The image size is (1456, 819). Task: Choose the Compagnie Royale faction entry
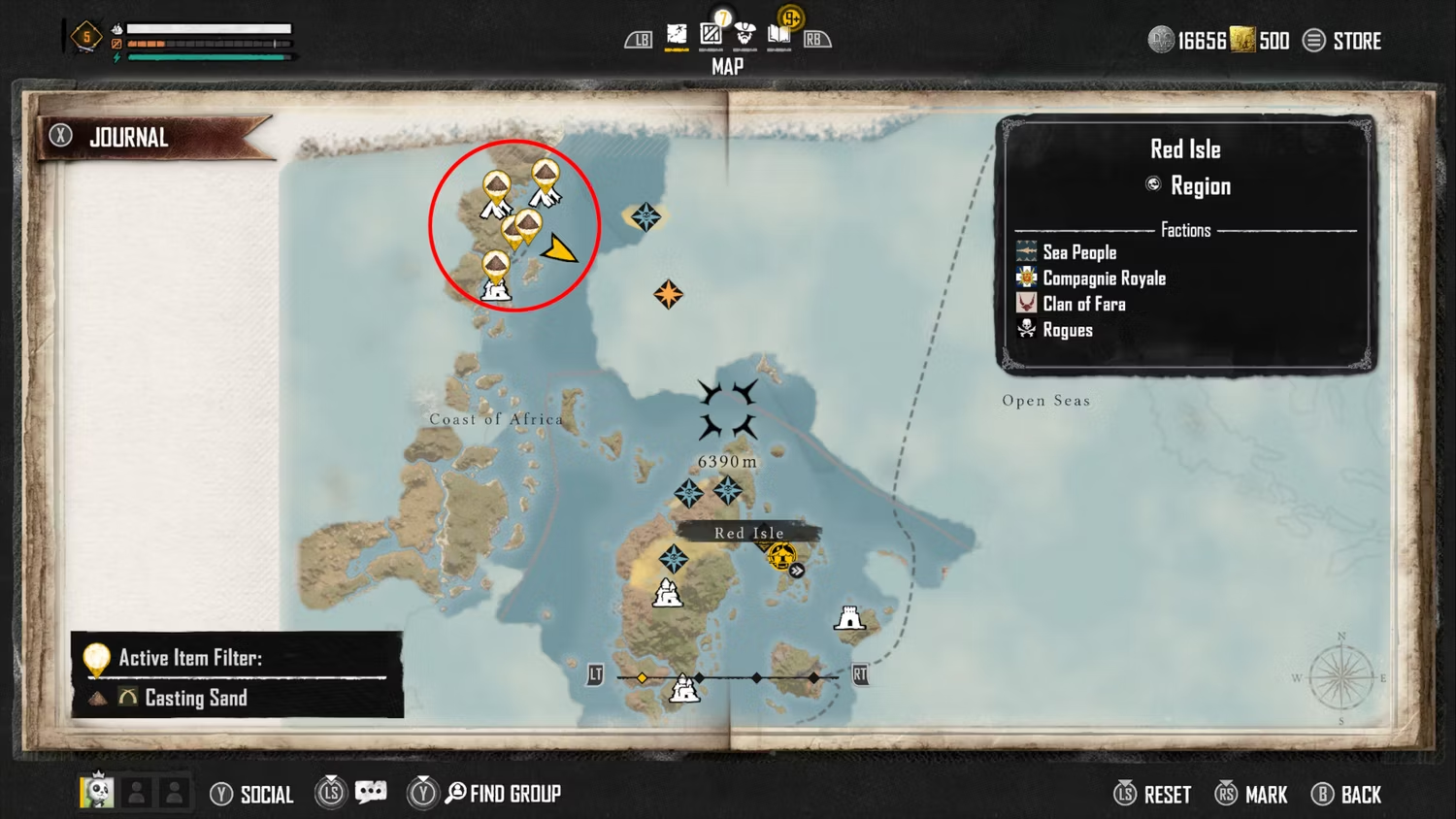[1103, 278]
